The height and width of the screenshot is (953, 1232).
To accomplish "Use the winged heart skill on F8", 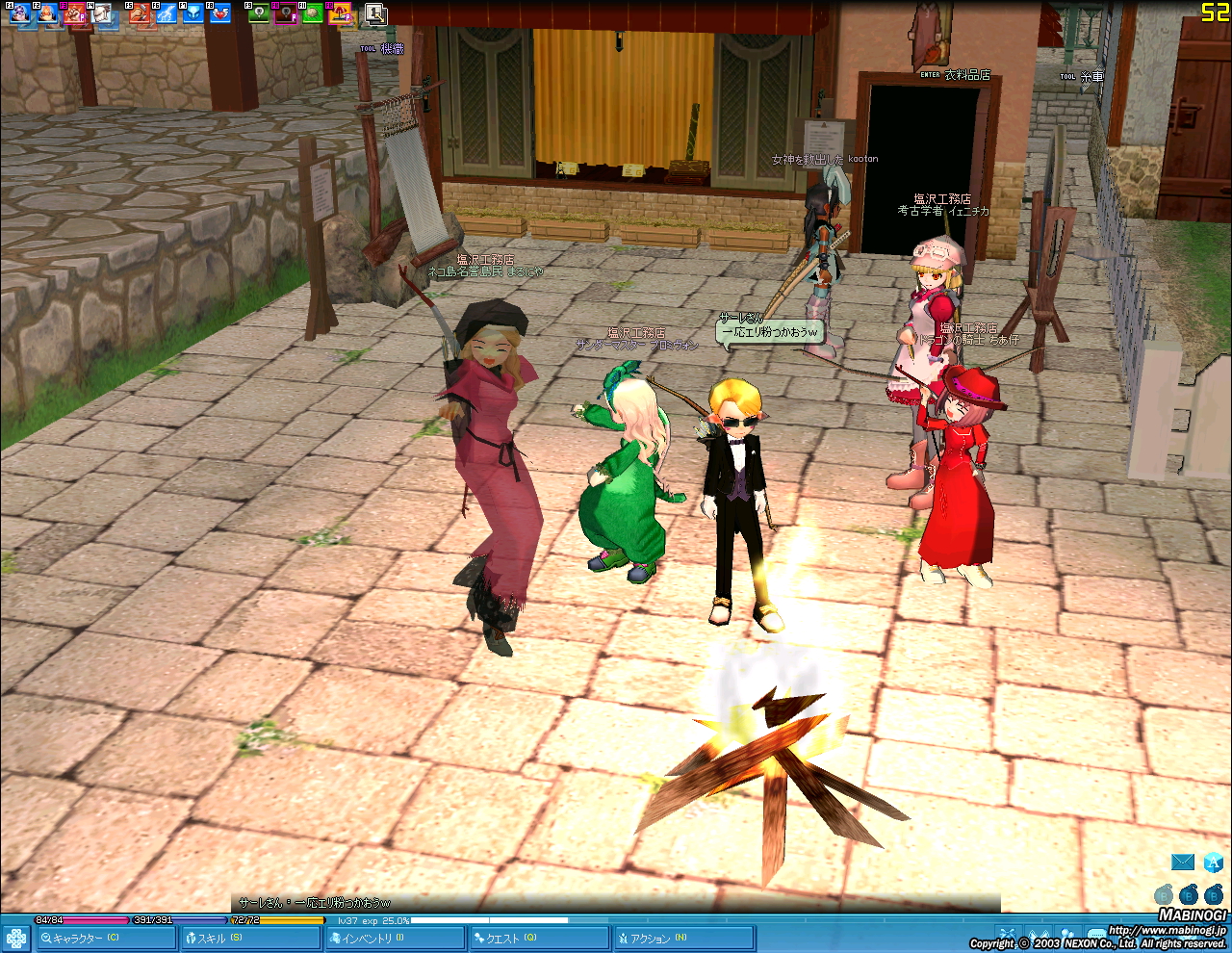I will coord(220,13).
